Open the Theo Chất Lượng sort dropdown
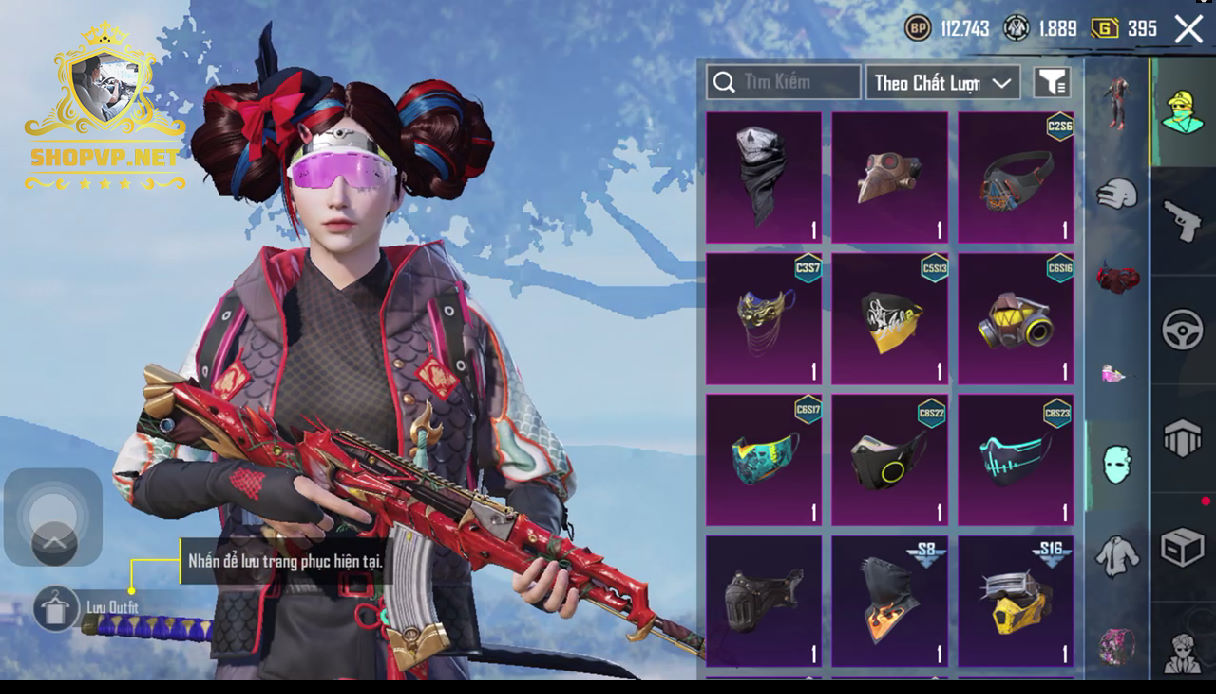 click(942, 83)
